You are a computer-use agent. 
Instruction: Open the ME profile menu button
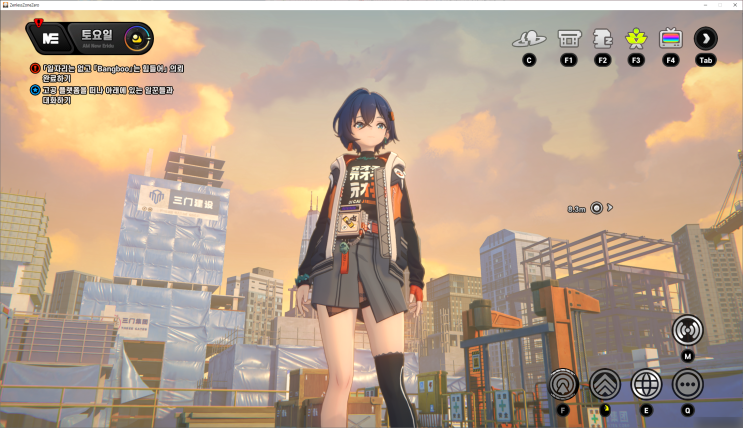point(50,39)
